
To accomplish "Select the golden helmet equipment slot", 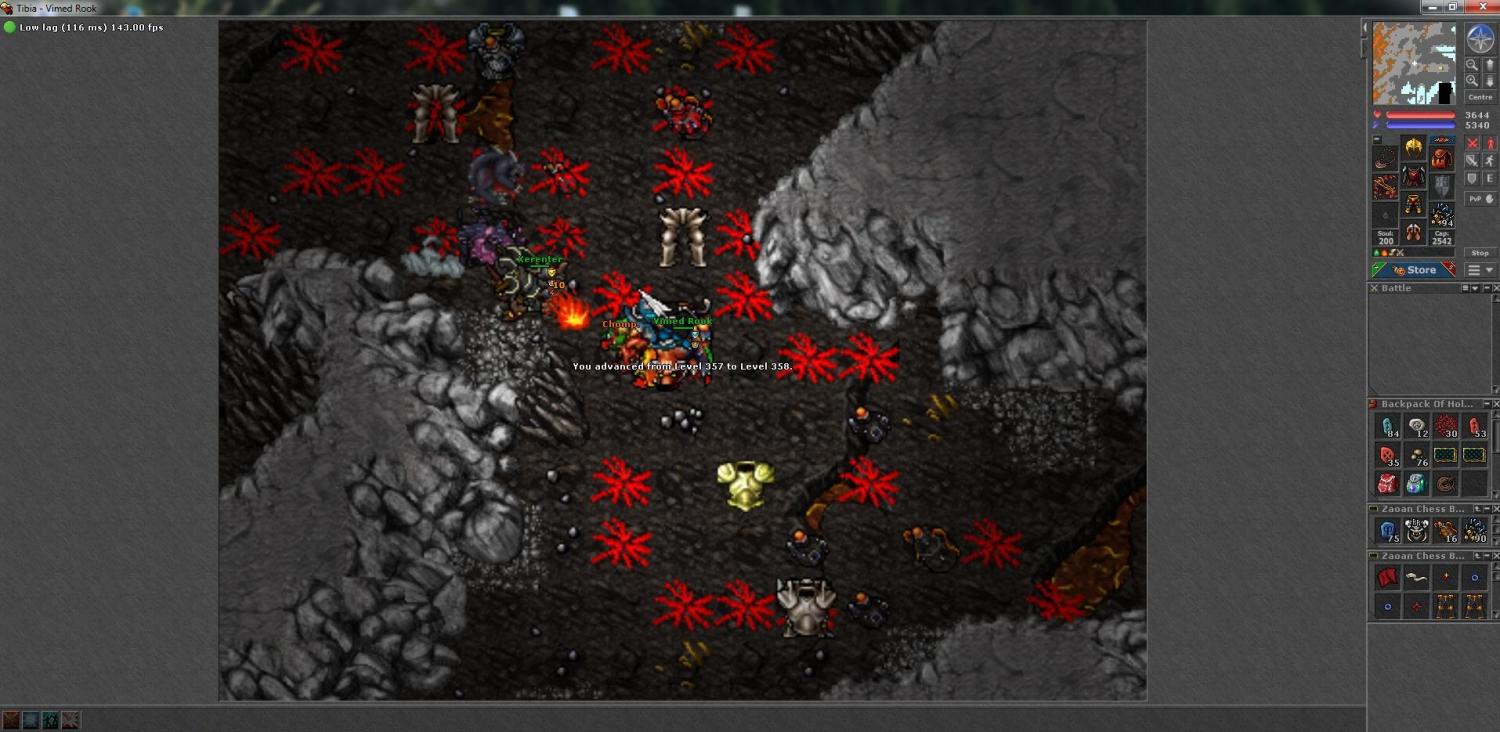I will point(1413,148).
